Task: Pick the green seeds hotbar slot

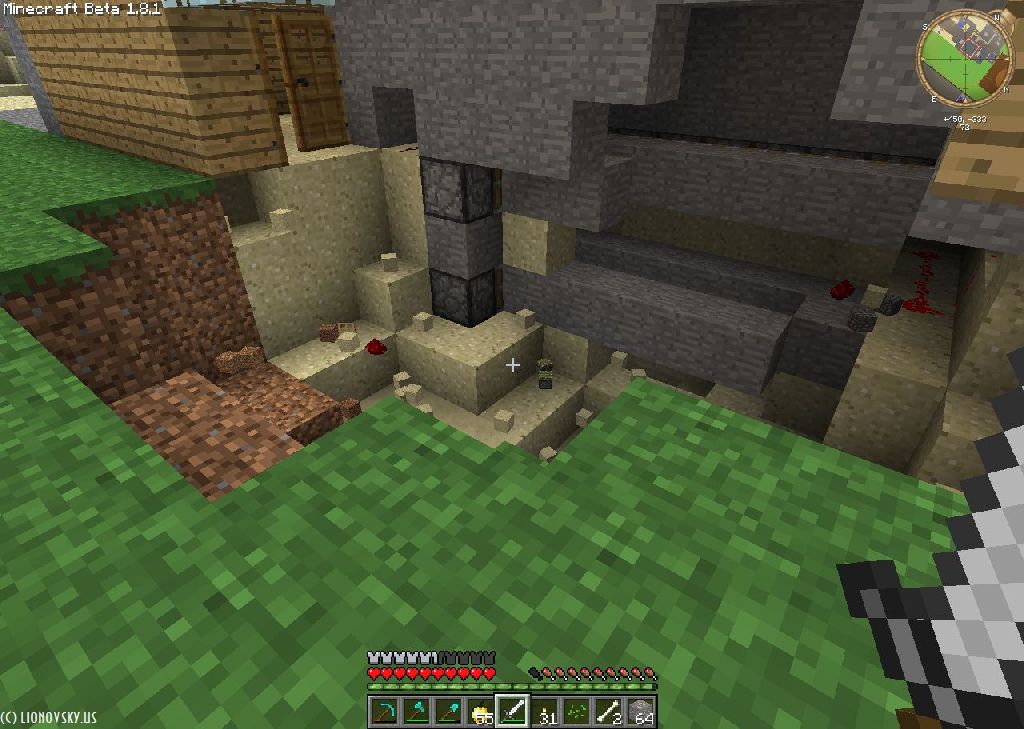Action: [x=577, y=711]
